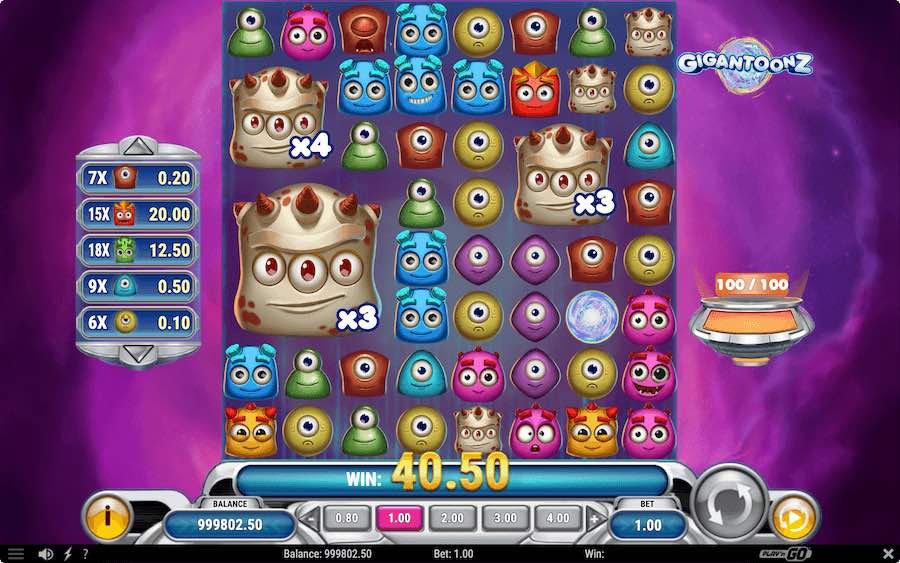900x563 pixels.
Task: Increase the bet with the plus button
Action: tap(596, 519)
